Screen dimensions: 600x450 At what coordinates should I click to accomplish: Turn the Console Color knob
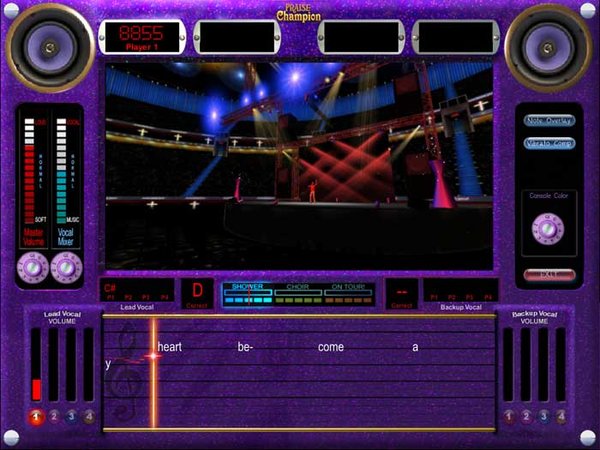[x=549, y=229]
